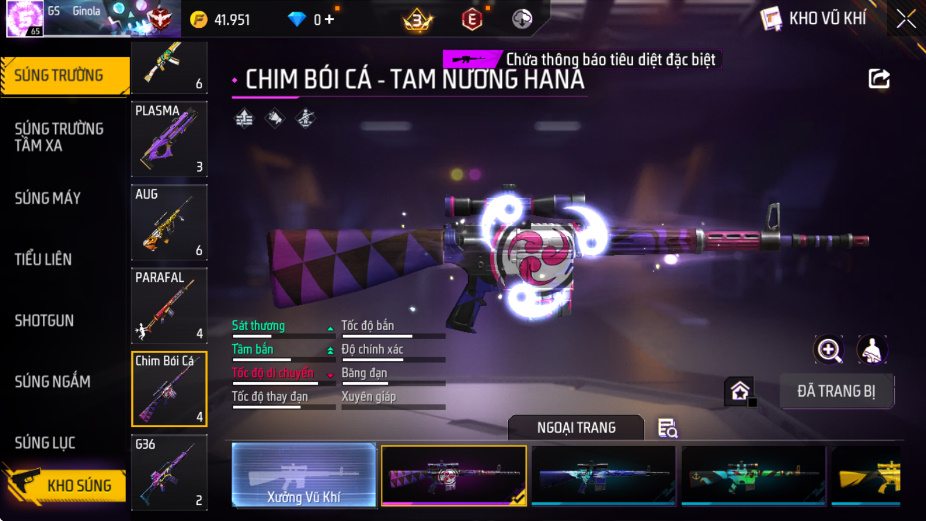Choose the PARAFAL weapon slot
The height and width of the screenshot is (521, 926).
(169, 305)
